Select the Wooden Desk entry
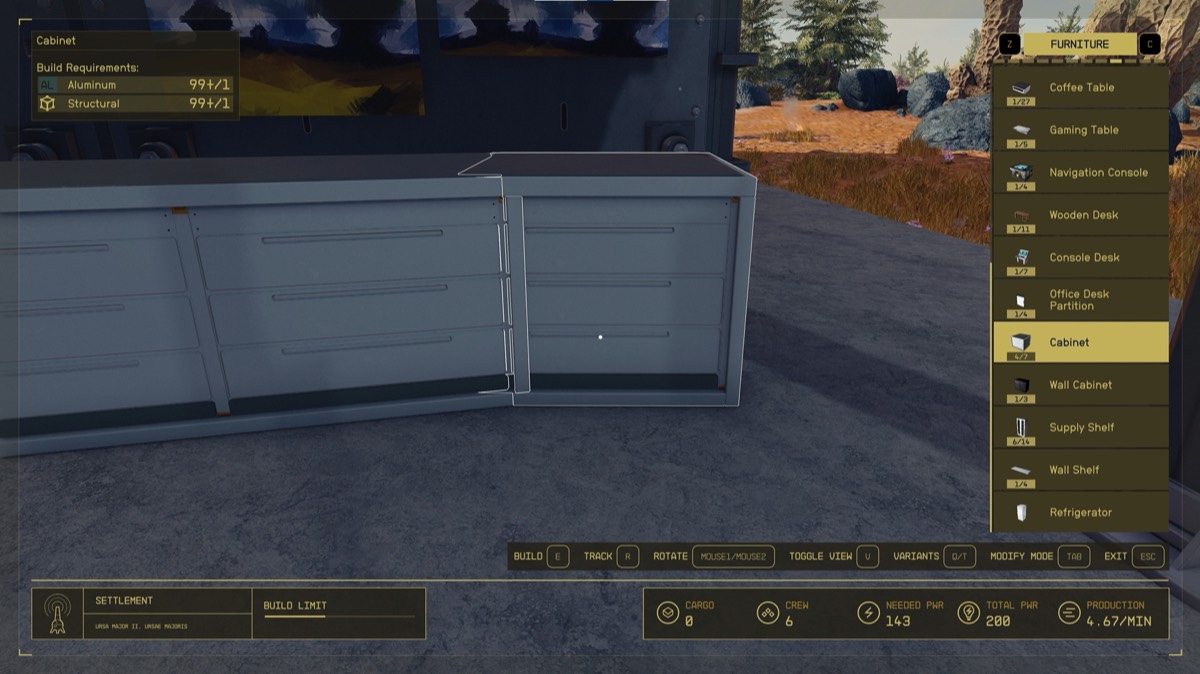Viewport: 1200px width, 674px height. point(1080,215)
